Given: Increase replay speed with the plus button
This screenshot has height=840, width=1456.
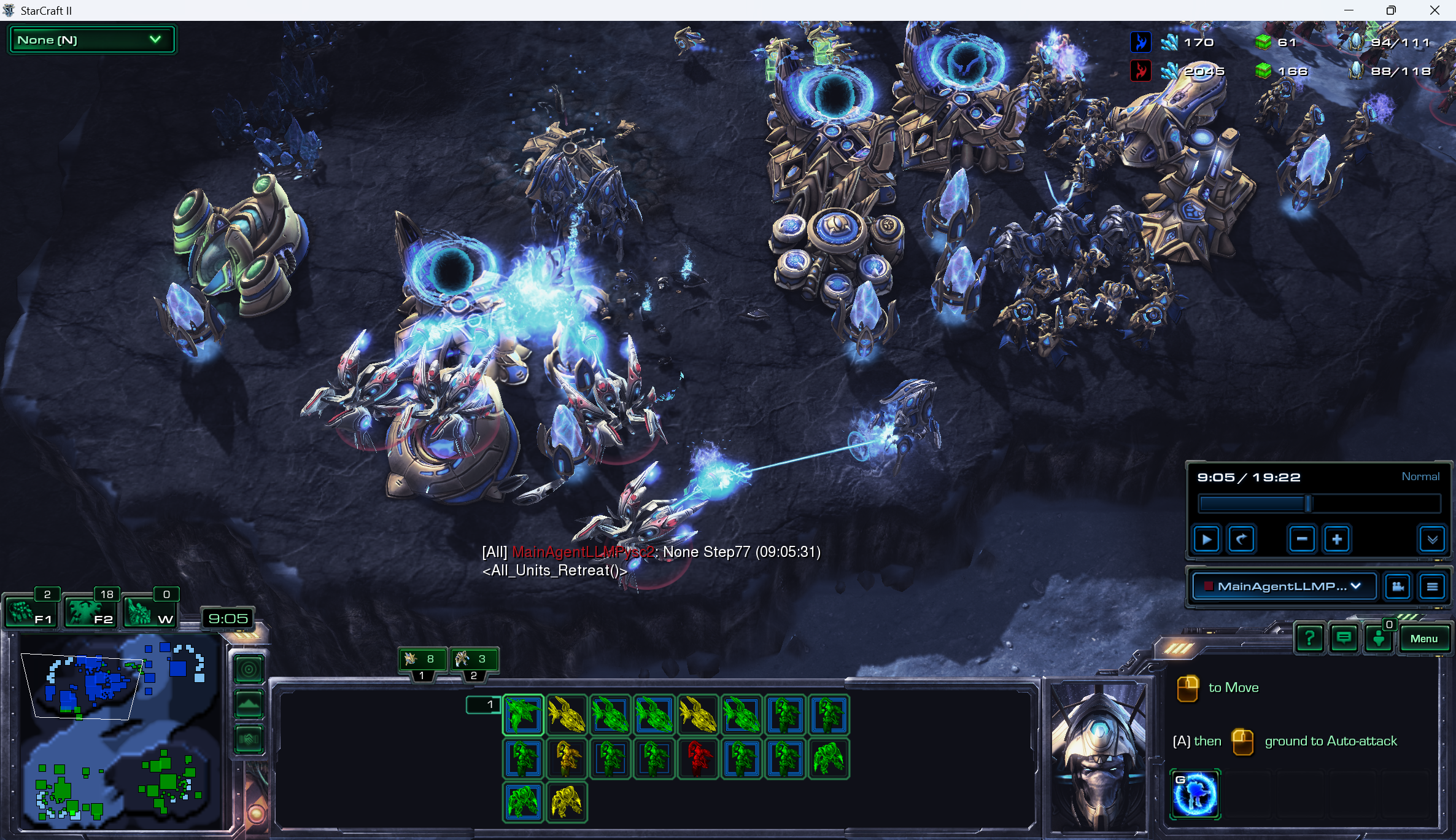Looking at the screenshot, I should 1337,540.
